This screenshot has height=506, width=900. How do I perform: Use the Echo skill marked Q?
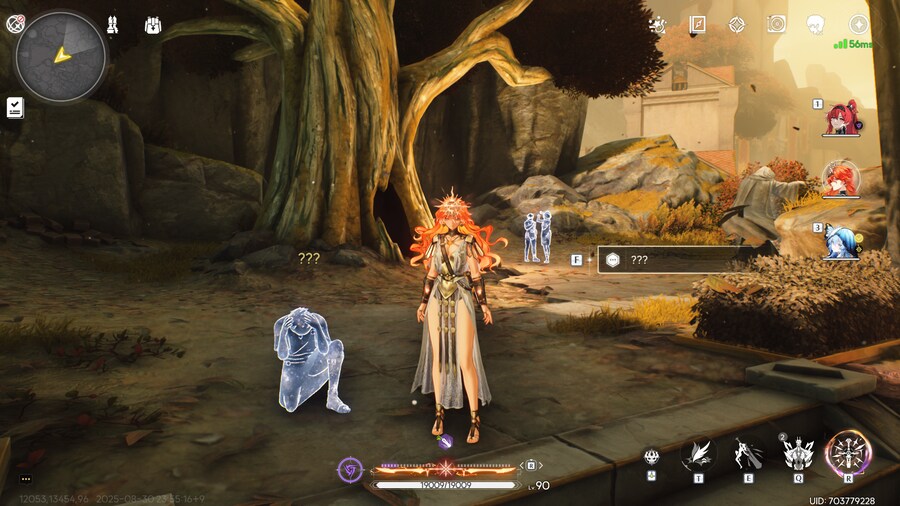(x=797, y=456)
